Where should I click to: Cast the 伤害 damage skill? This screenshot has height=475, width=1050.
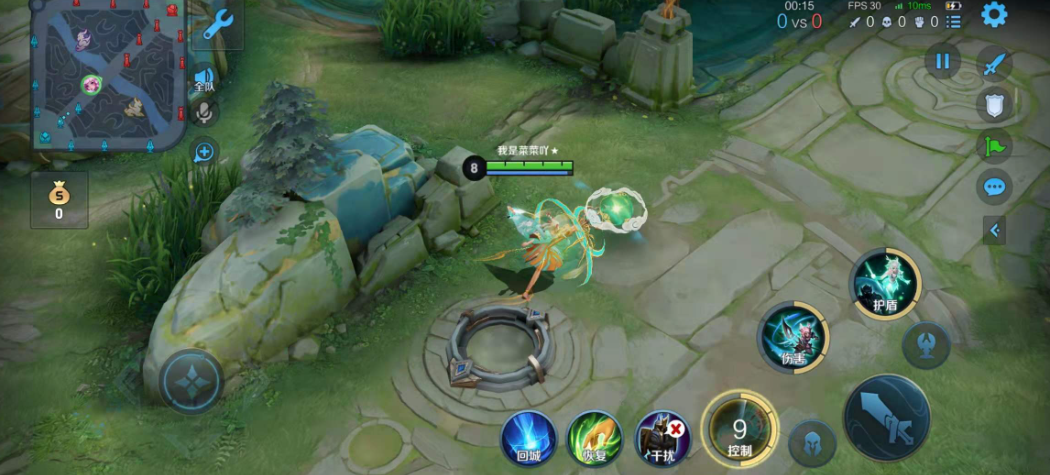tap(793, 338)
